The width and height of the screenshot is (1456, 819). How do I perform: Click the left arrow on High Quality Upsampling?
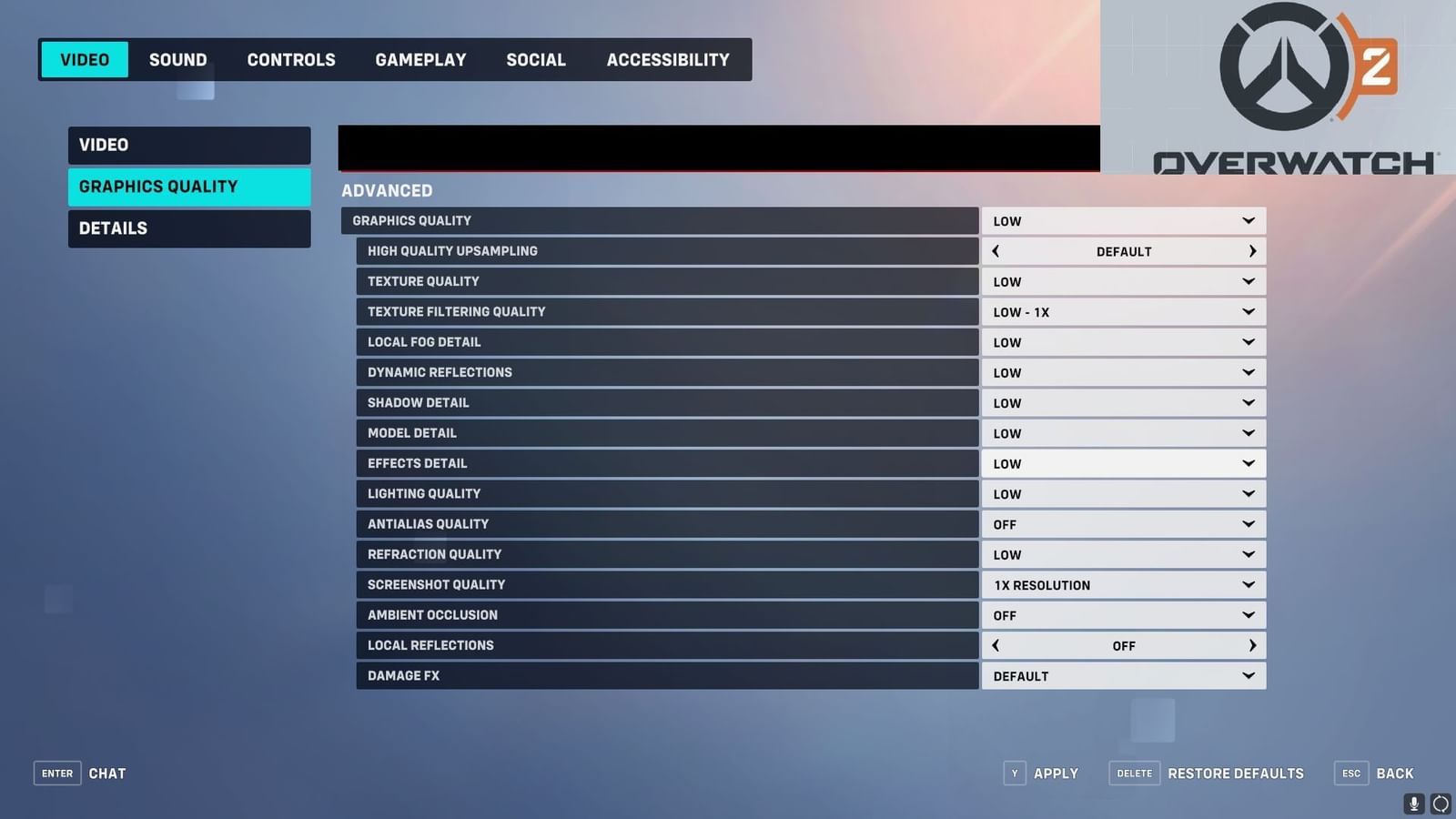(x=996, y=250)
